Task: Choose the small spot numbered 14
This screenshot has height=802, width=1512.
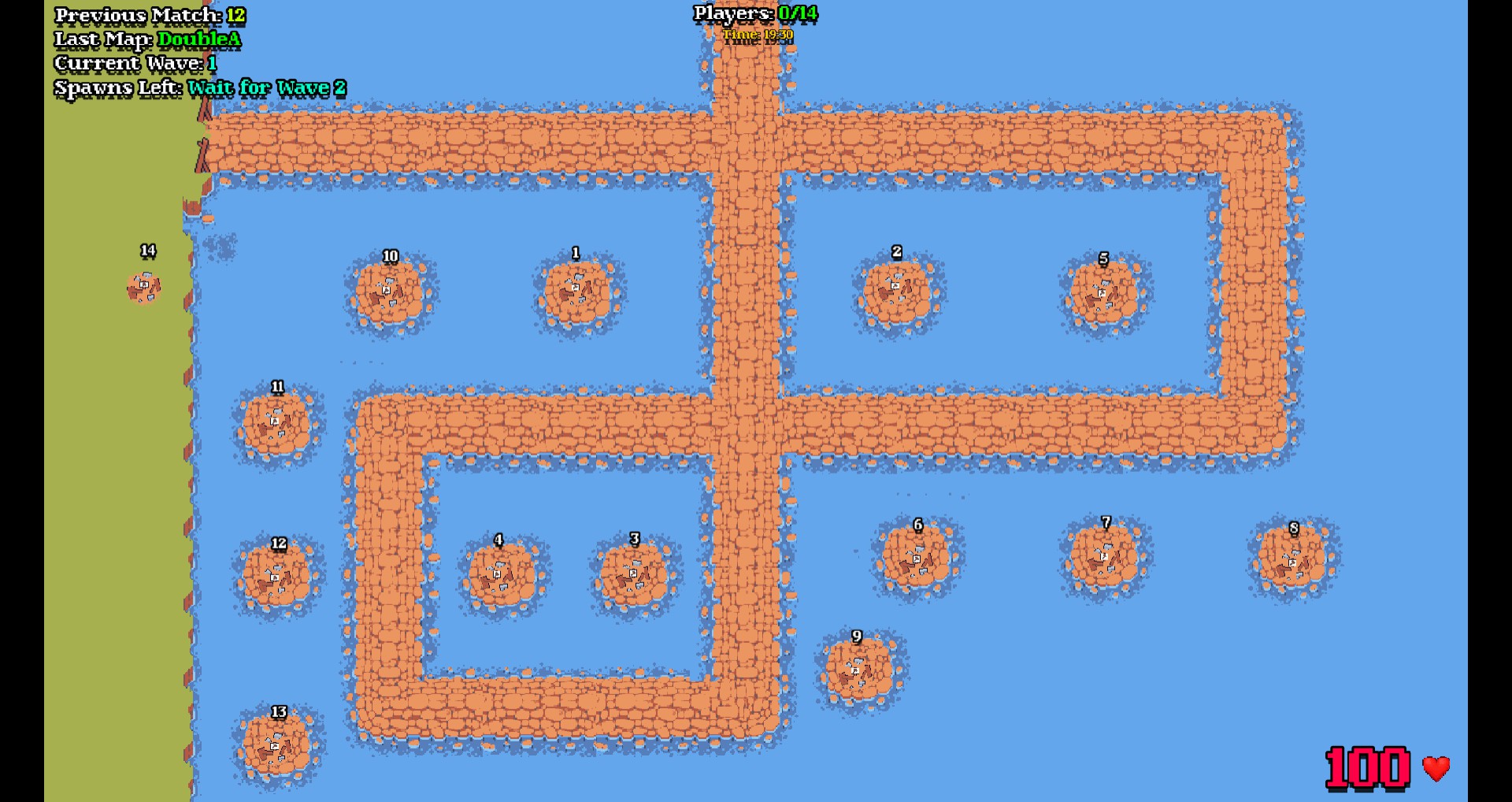Action: click(x=144, y=287)
